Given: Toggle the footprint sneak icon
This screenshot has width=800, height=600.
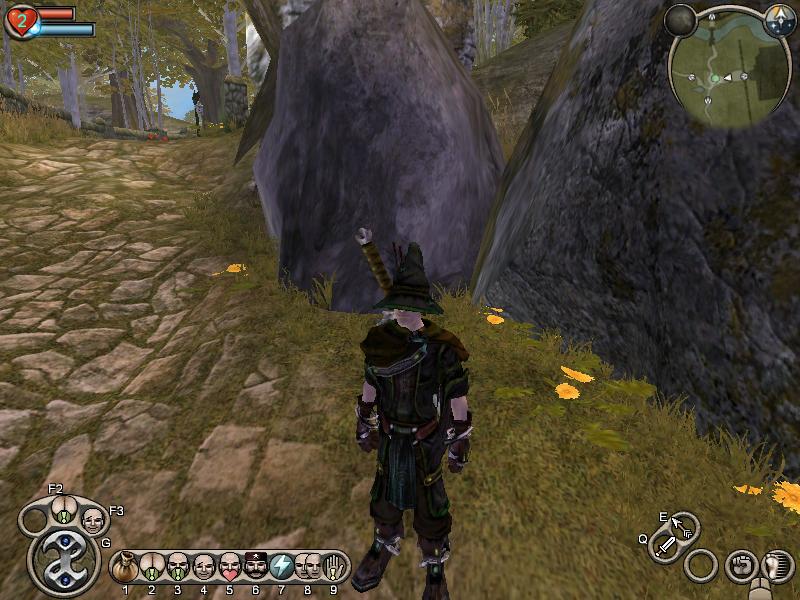Looking at the screenshot, I should coord(774,565).
